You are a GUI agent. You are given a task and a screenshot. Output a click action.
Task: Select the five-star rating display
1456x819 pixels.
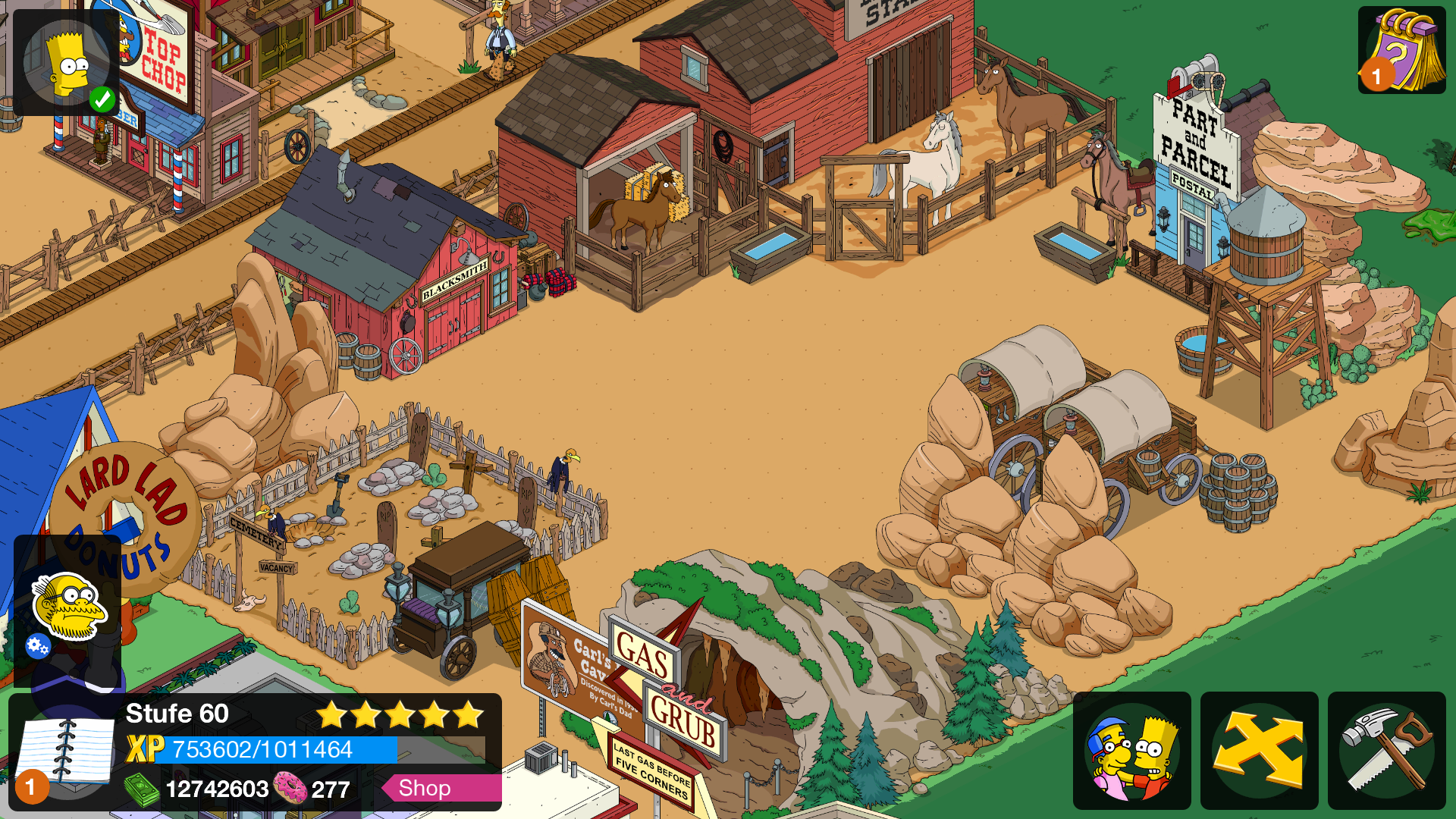pos(400,714)
